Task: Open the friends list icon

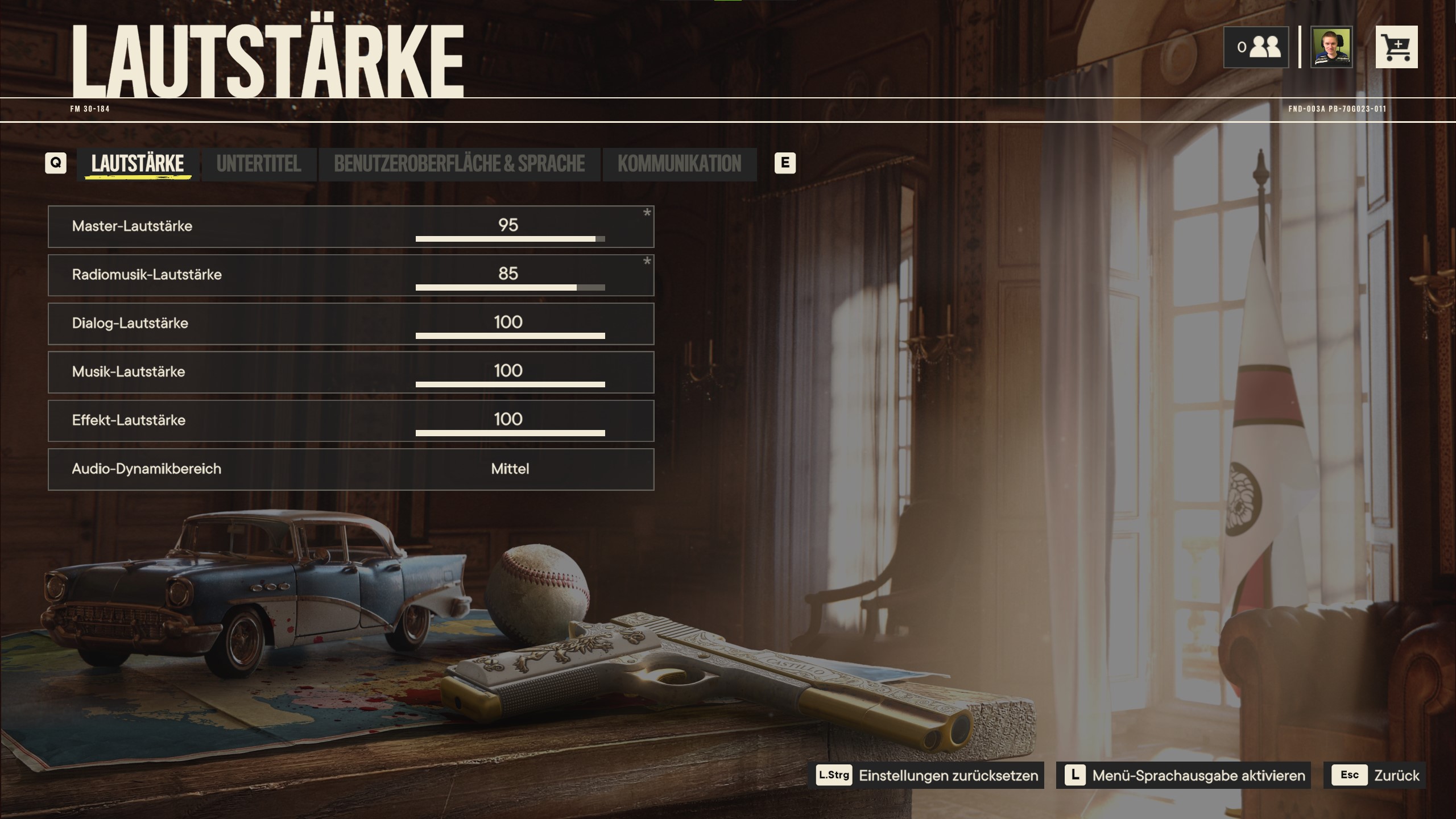Action: point(1256,47)
